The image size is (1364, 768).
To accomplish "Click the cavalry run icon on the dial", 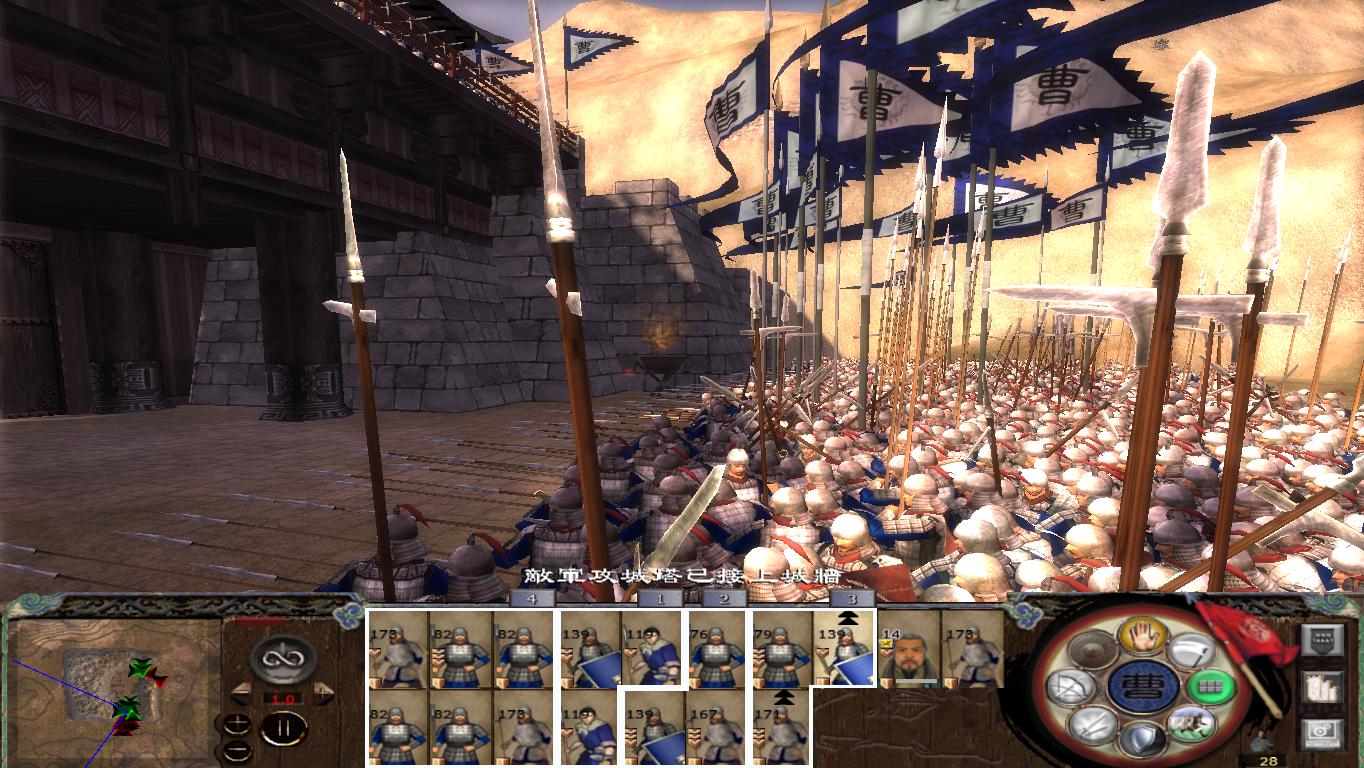I will [x=1194, y=727].
